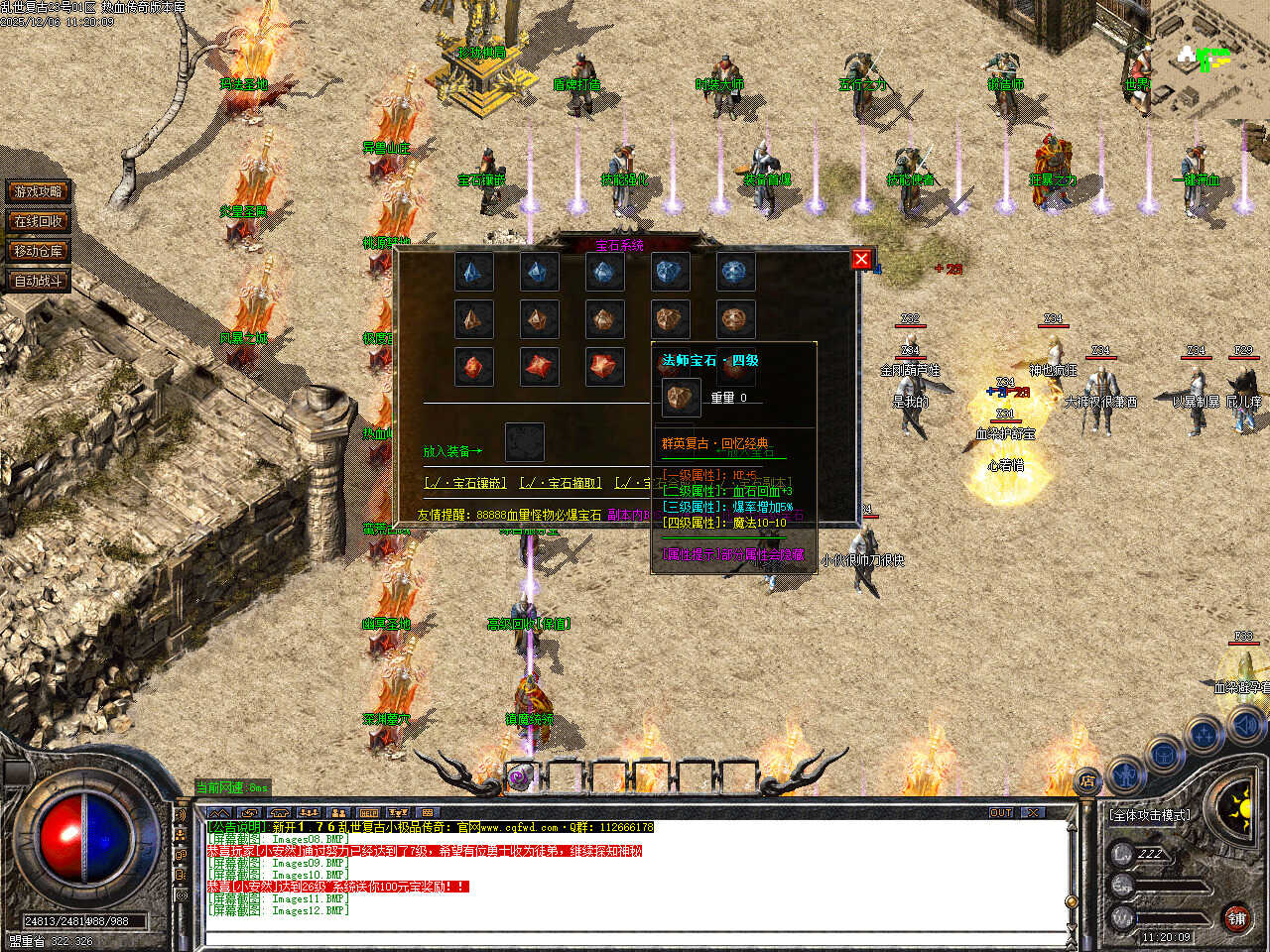Switch the 全体攻击模式 attack mode label
Screen dimensions: 1270x952
point(1151,815)
